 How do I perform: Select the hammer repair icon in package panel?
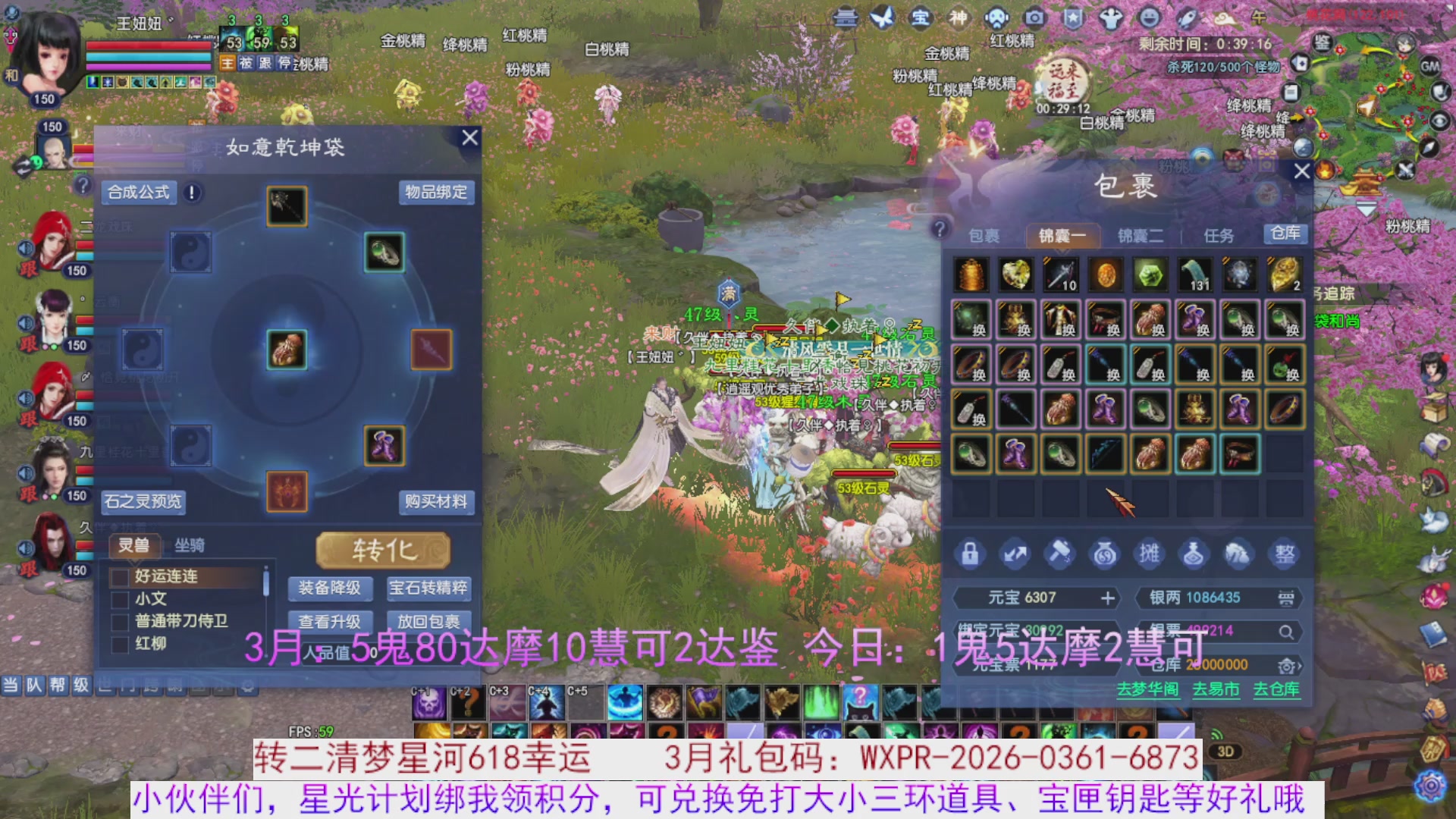[1060, 554]
